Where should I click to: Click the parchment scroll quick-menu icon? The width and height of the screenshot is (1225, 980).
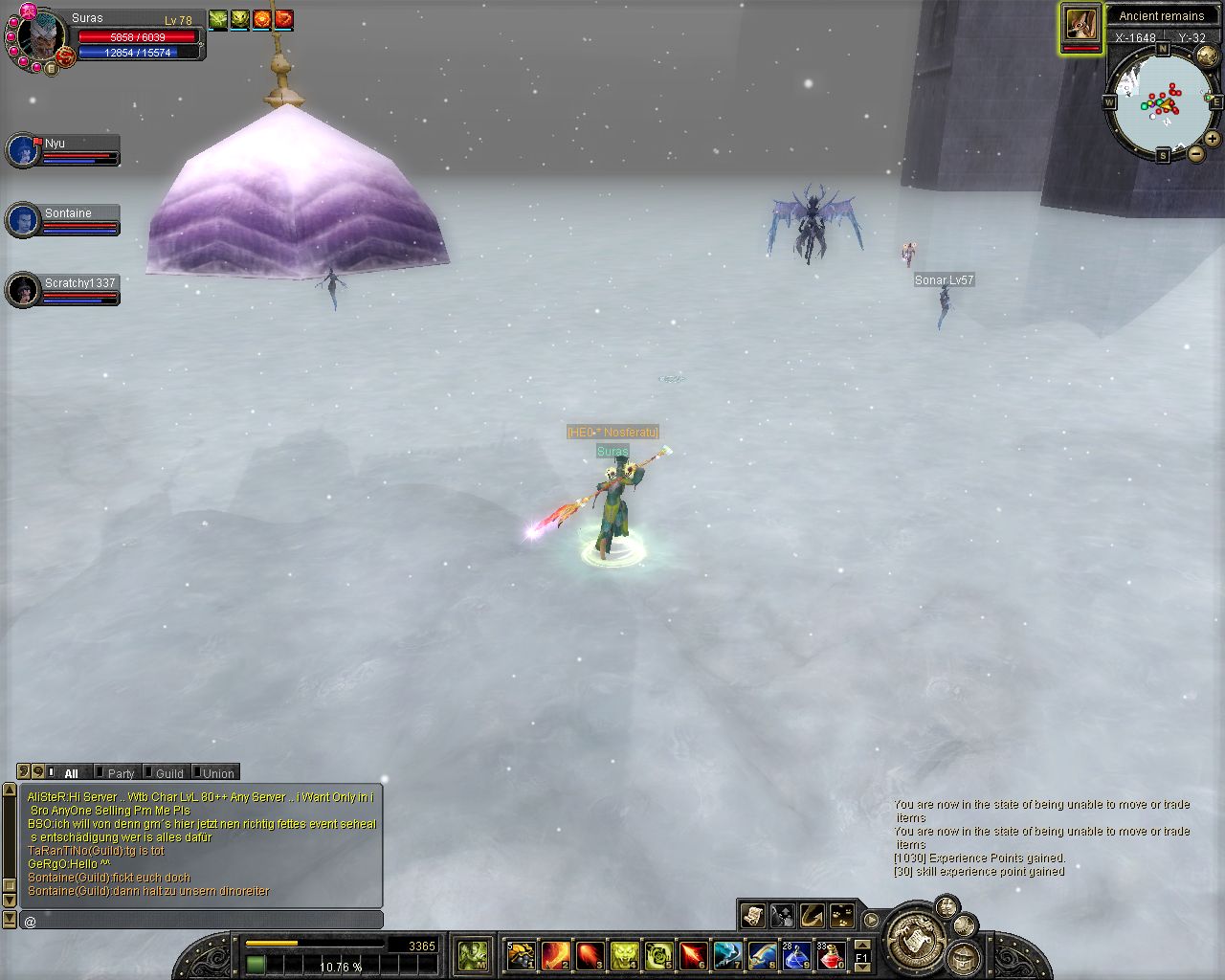coord(753,916)
